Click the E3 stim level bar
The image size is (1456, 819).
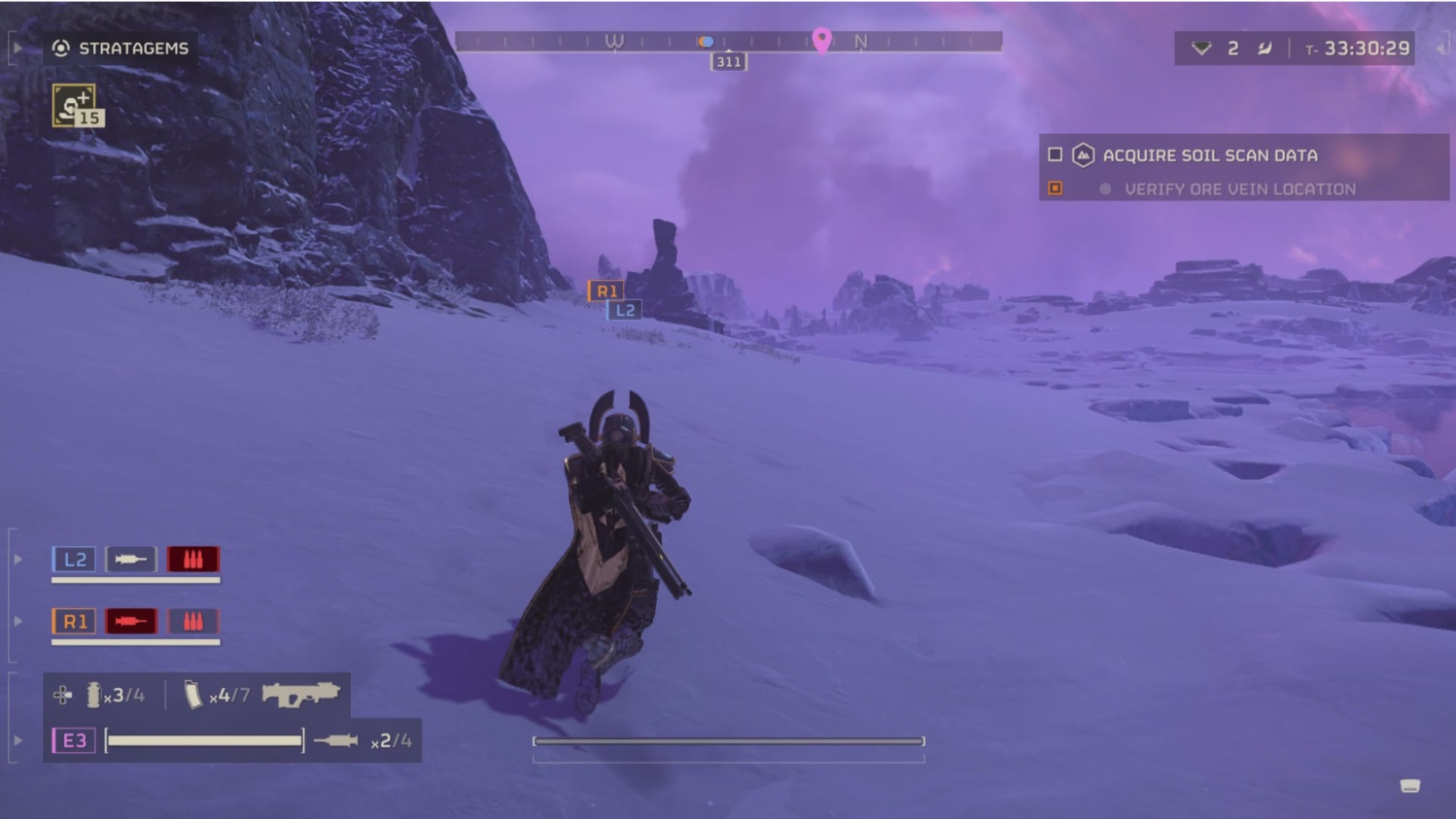(x=204, y=739)
